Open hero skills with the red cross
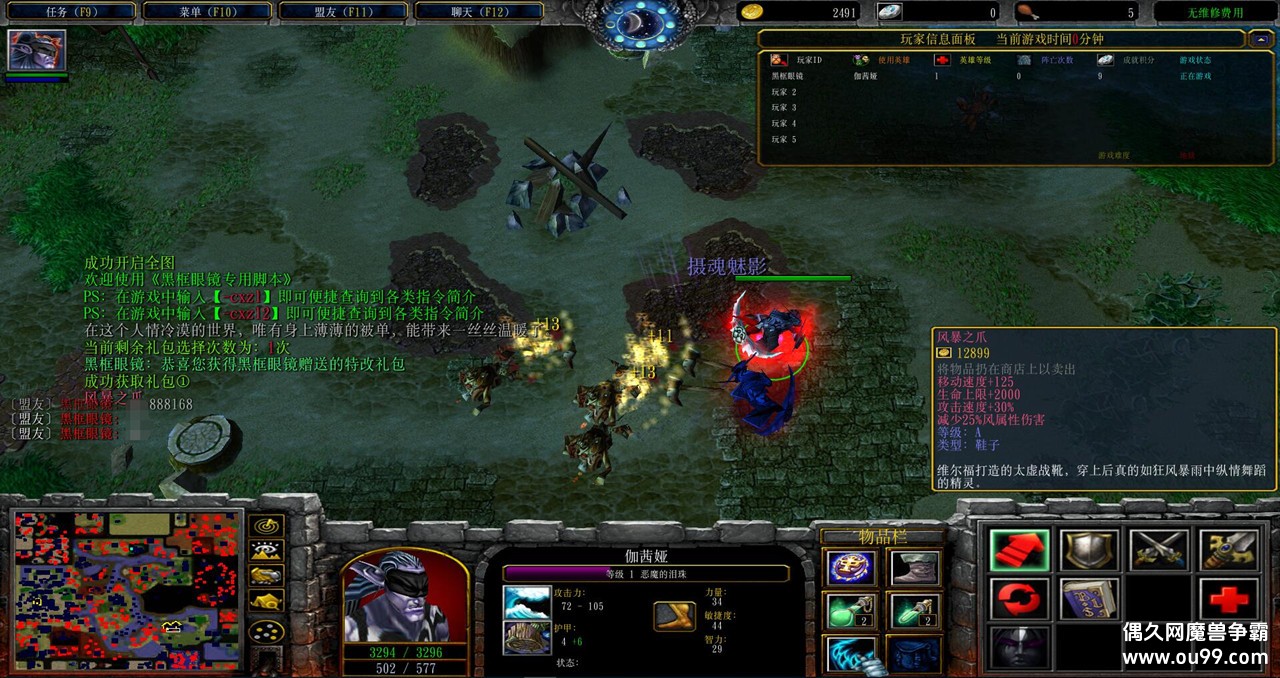Viewport: 1280px width, 678px height. (x=1228, y=600)
